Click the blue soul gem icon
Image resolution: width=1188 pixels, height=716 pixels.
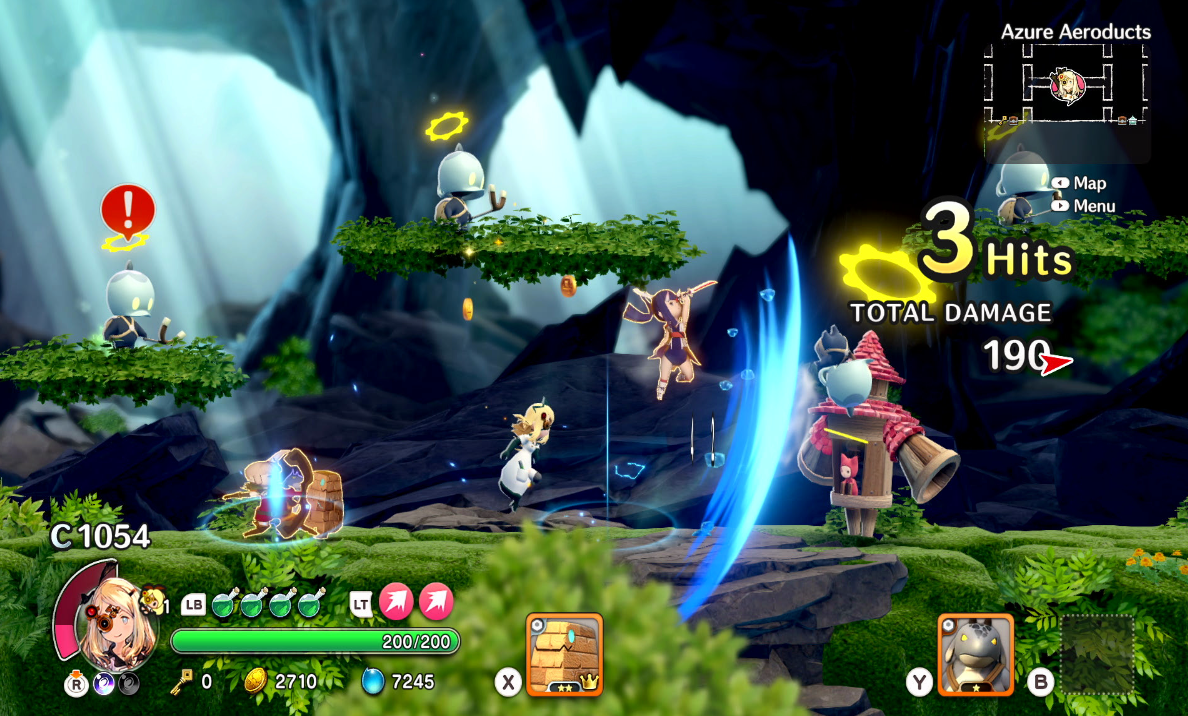[x=373, y=682]
